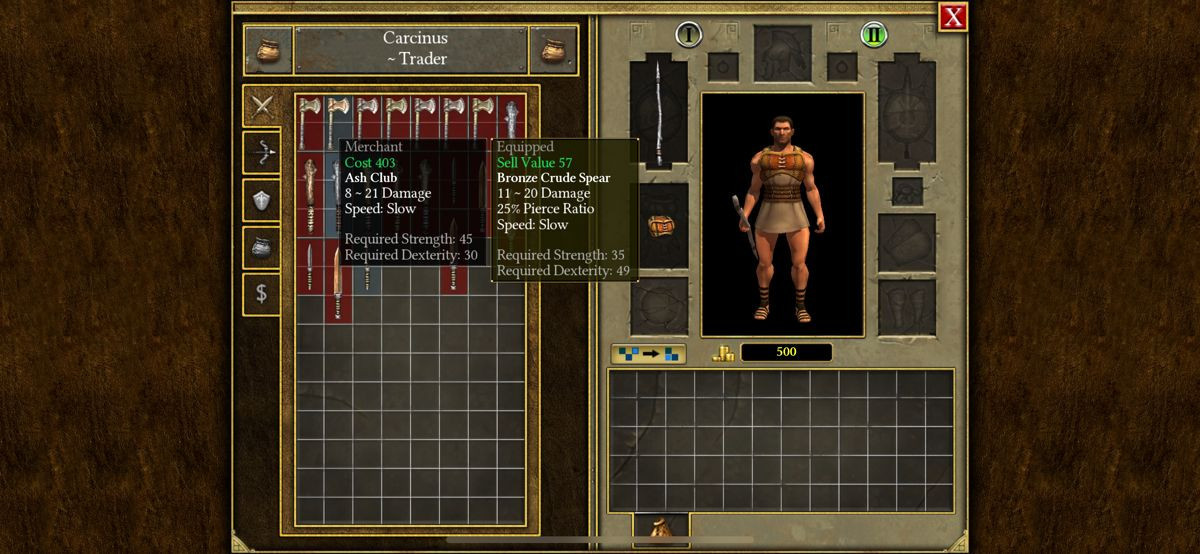Pick the first axe in the merchant's top row
The image size is (1200, 554).
click(x=309, y=117)
